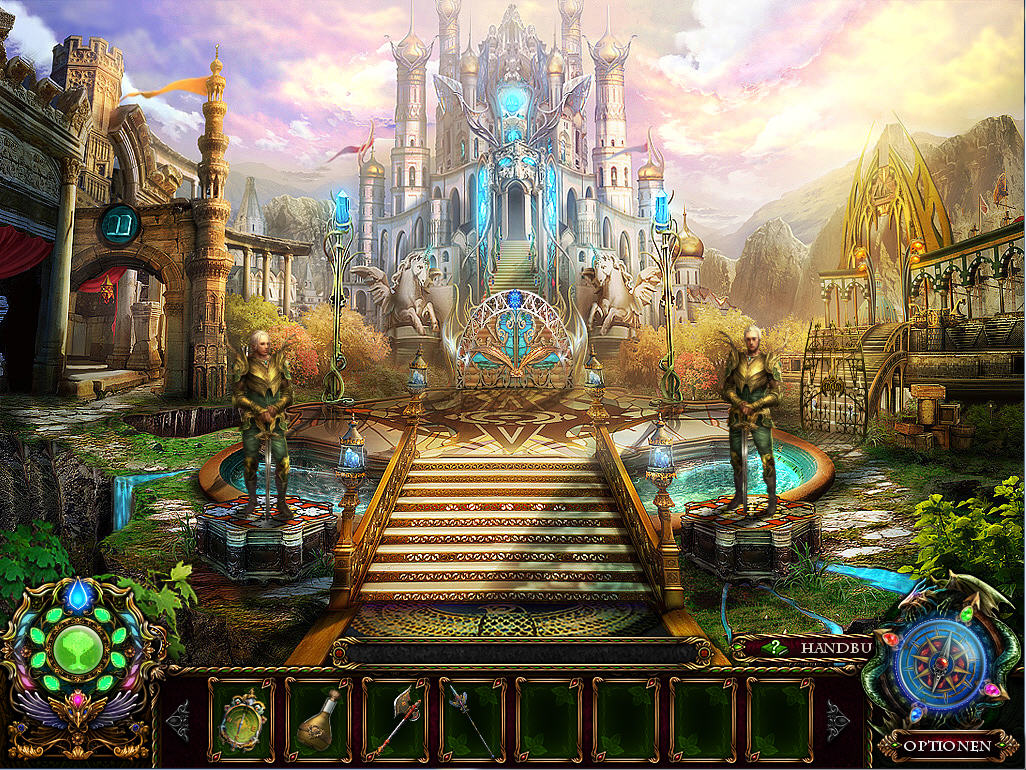The image size is (1026, 770).
Task: Choose the spear in the inventory
Action: coord(472,720)
